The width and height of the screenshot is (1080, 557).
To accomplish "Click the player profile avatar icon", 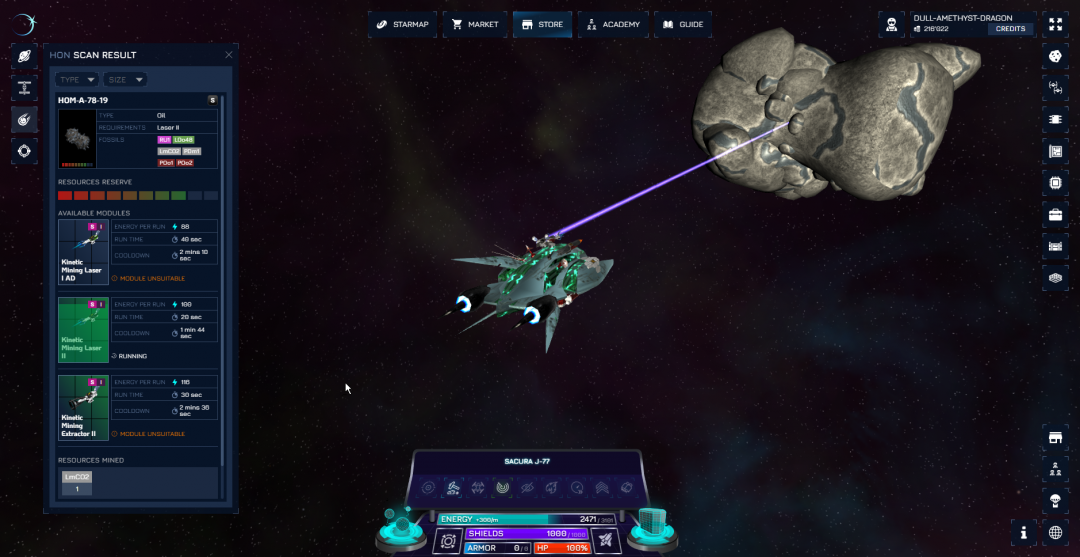I will (x=892, y=24).
